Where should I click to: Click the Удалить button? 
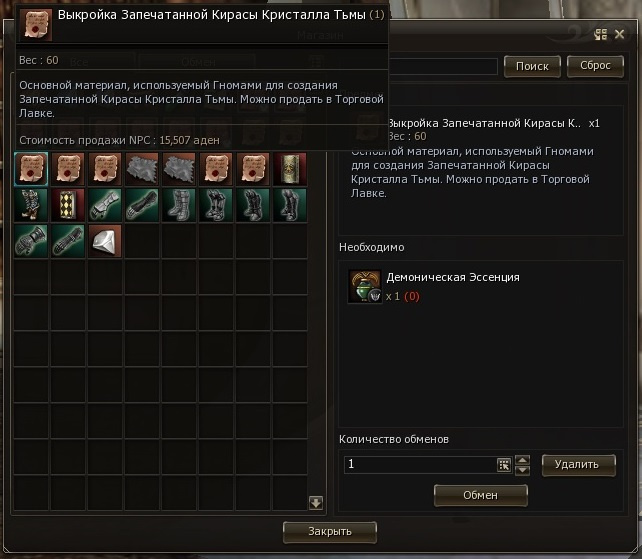click(x=577, y=464)
